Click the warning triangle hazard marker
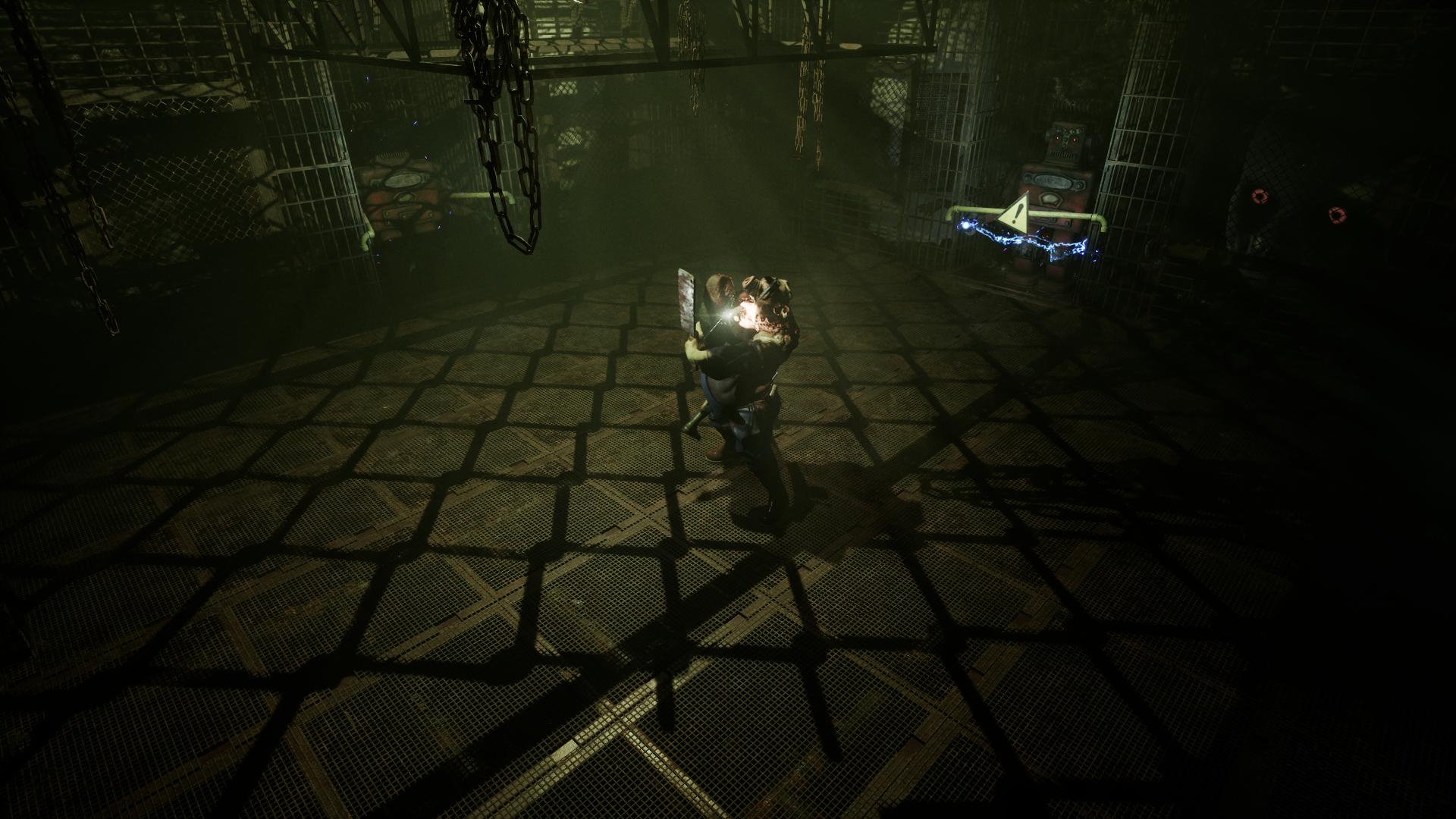Image resolution: width=1456 pixels, height=819 pixels. pos(1017,212)
